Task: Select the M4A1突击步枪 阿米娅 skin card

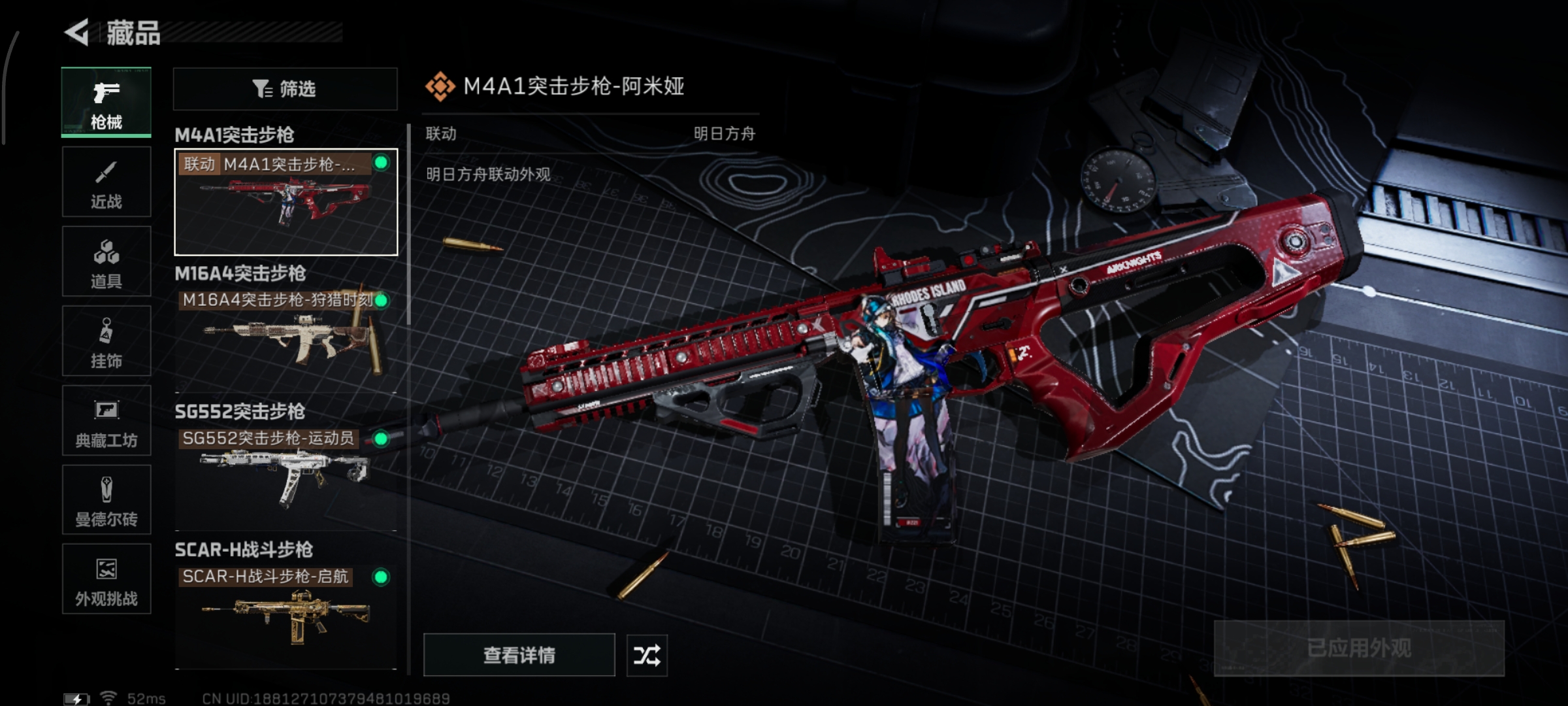Action: click(x=286, y=202)
